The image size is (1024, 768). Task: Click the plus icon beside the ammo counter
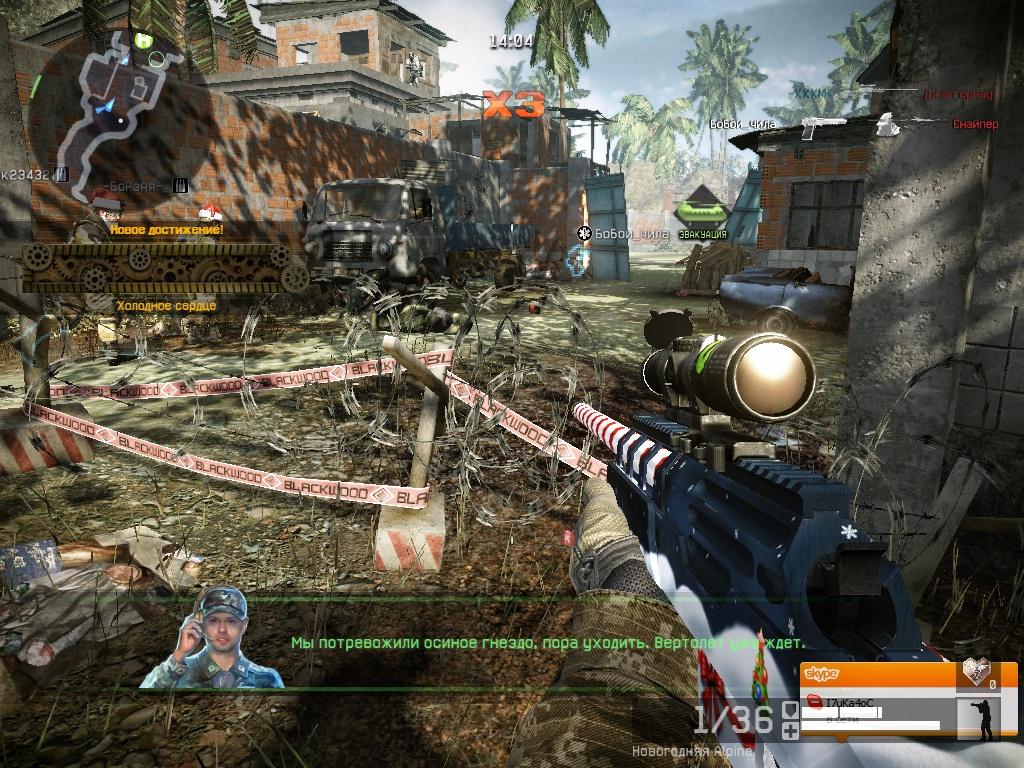pos(790,731)
